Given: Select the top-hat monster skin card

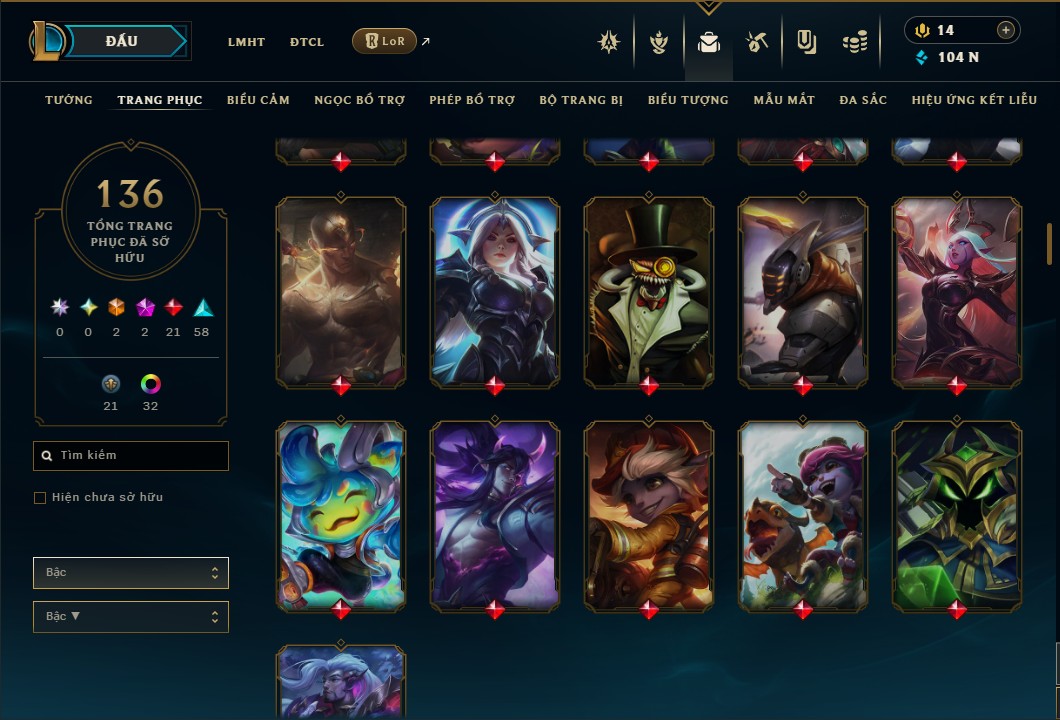Looking at the screenshot, I should tap(649, 290).
